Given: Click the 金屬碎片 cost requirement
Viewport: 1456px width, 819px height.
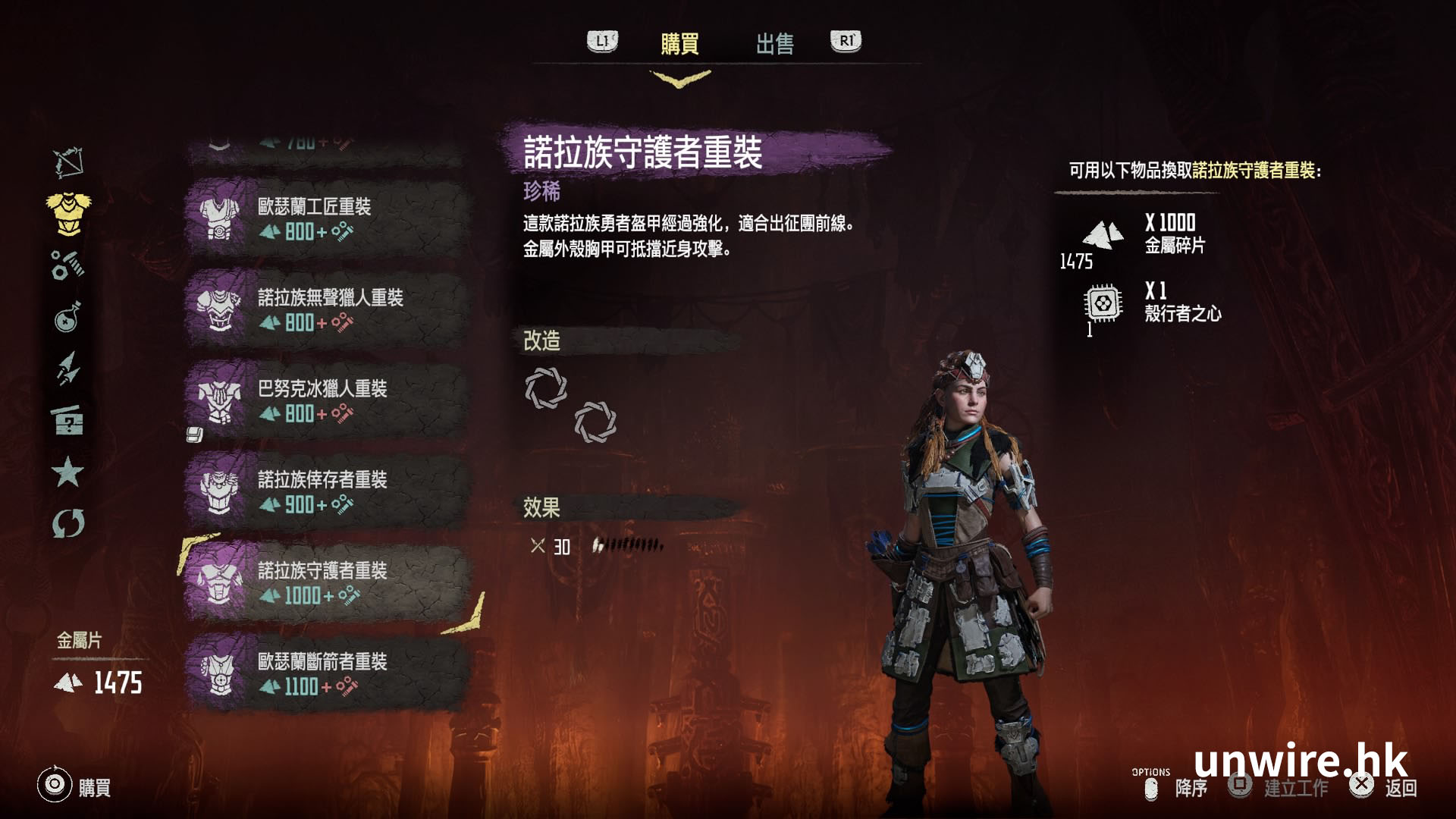Looking at the screenshot, I should coord(1145,234).
